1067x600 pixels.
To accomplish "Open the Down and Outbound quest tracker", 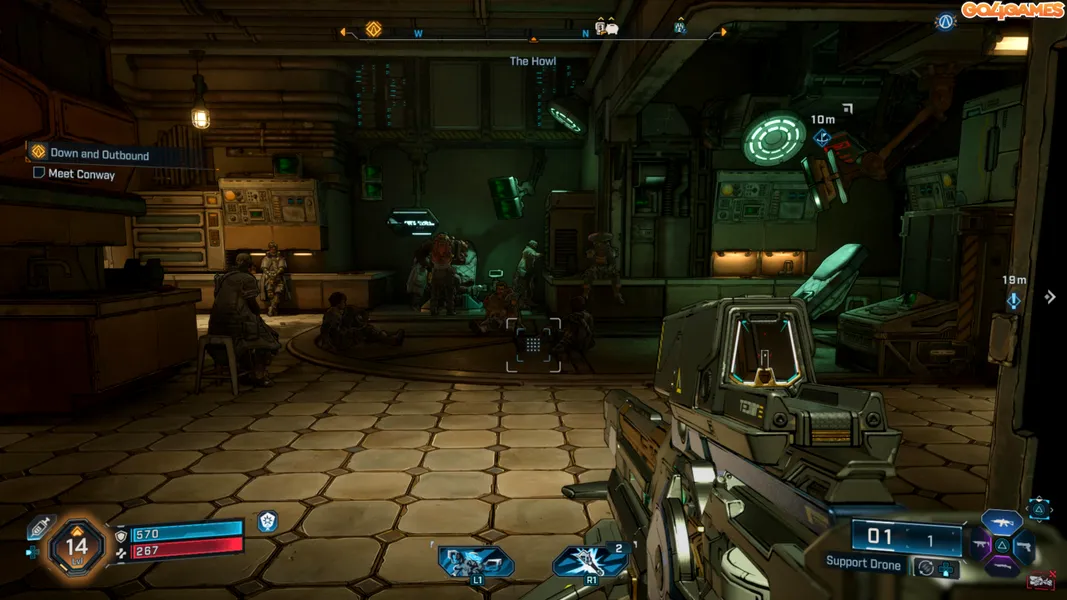I will 99,154.
